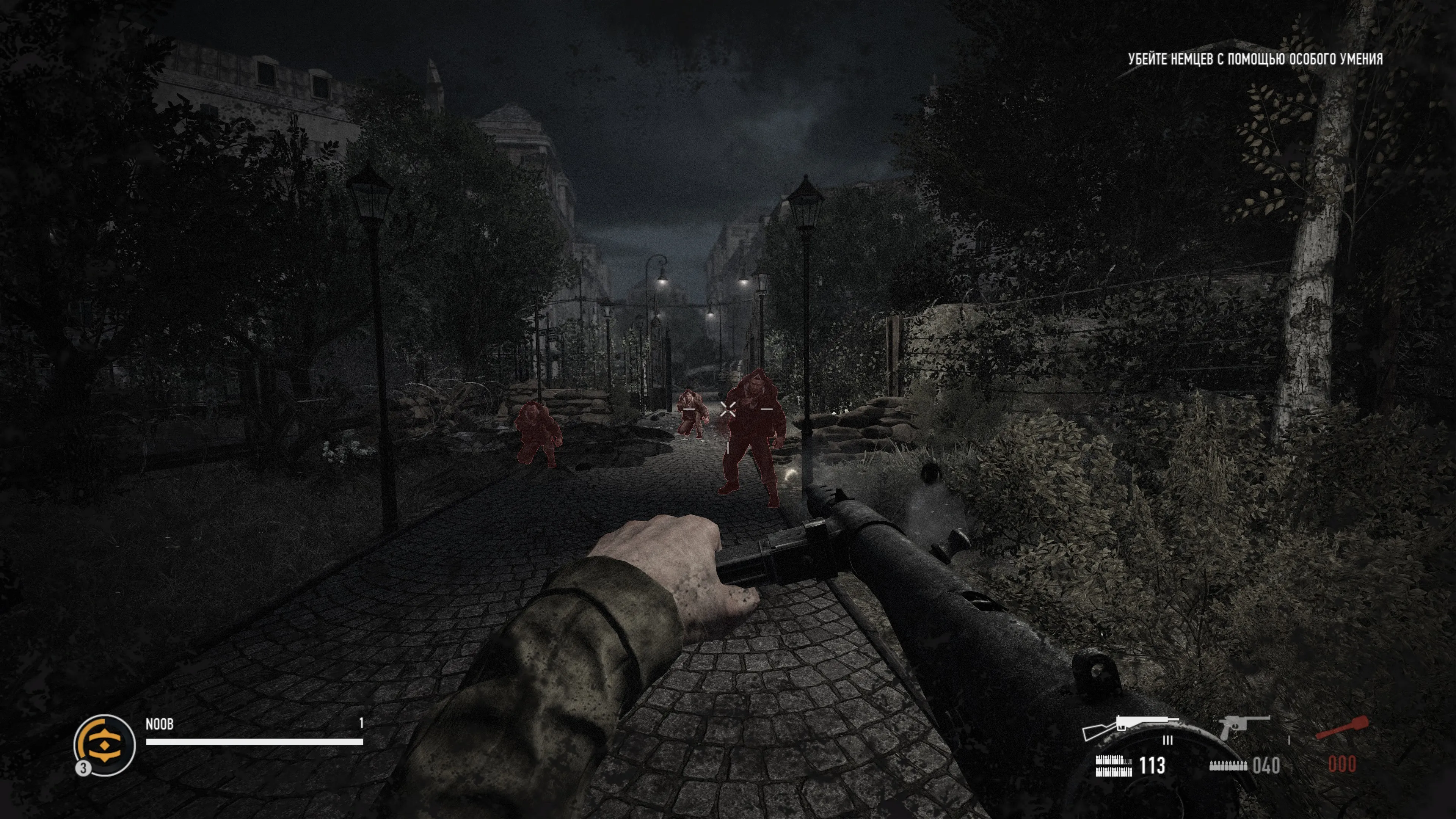This screenshot has width=1456, height=819.
Task: Choose the red stick grenade icon
Action: 1342,728
